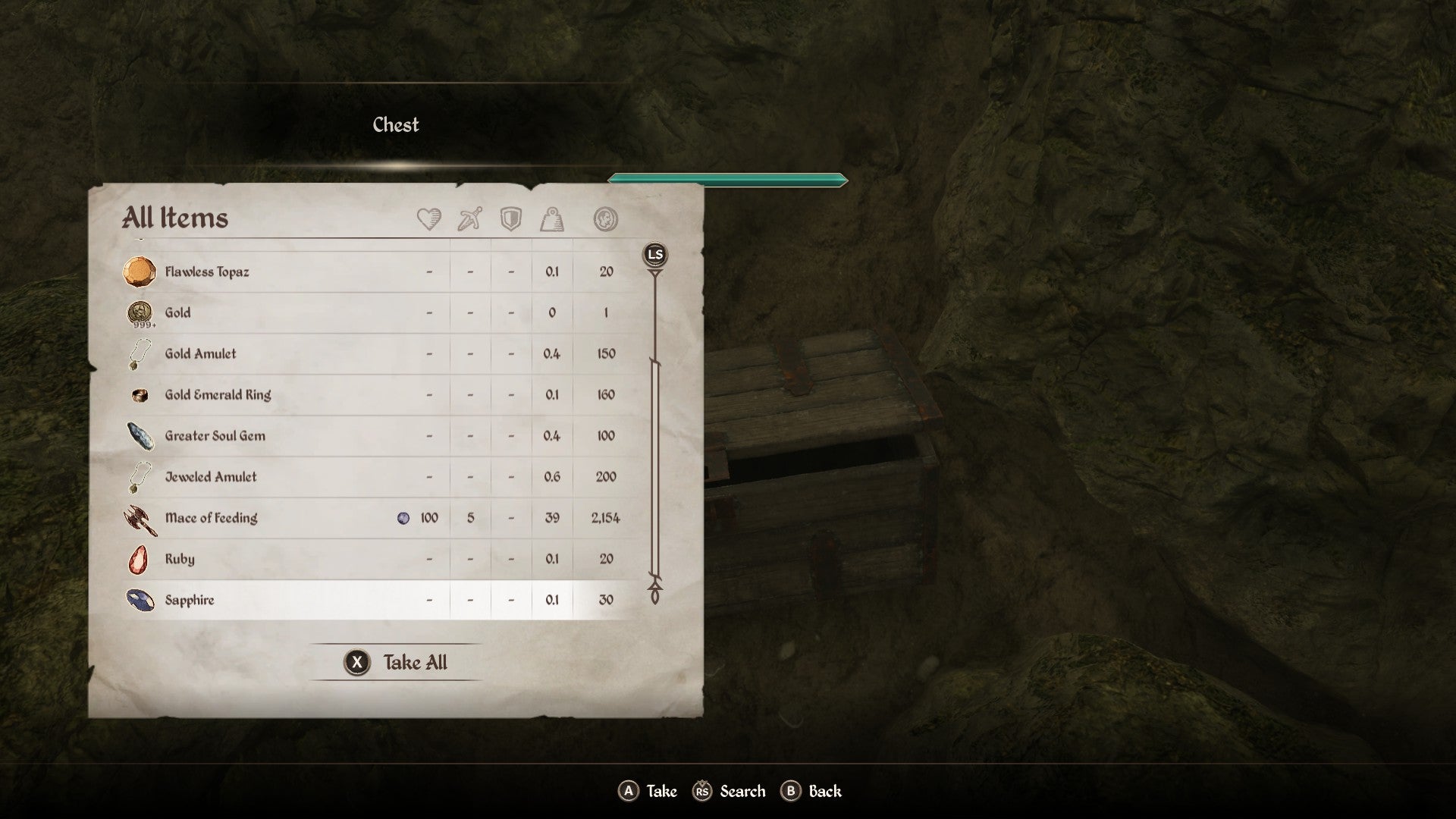The image size is (1456, 819).
Task: Click the weight column header icon
Action: [552, 219]
